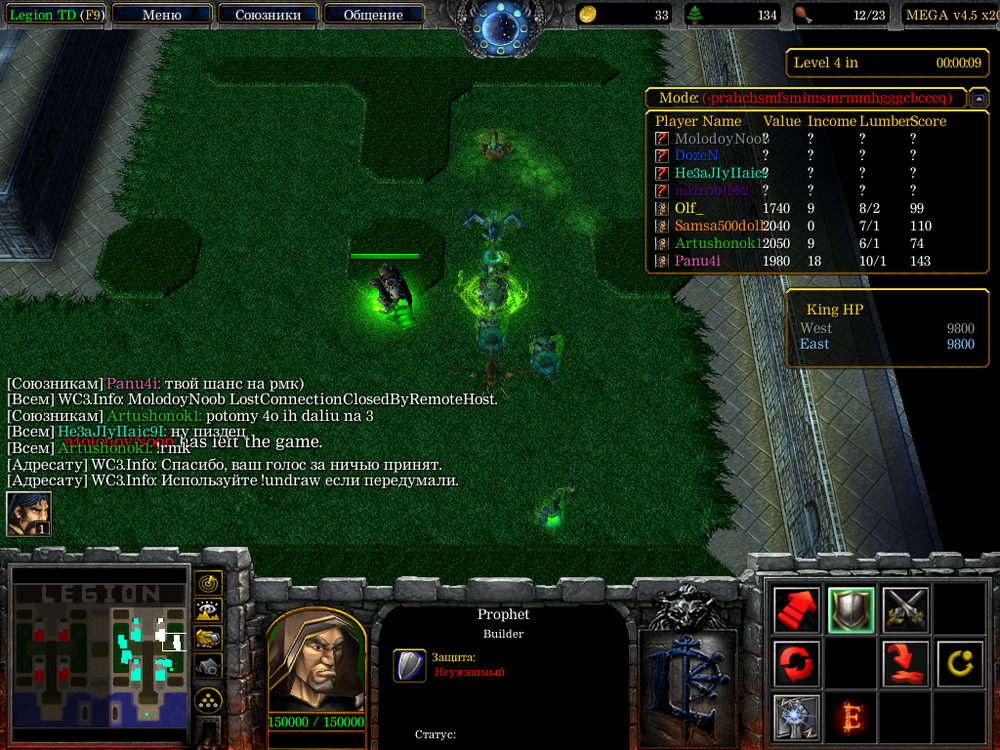The width and height of the screenshot is (1000, 750).
Task: Select the idle hero icon numbered 1
Action: coord(28,514)
